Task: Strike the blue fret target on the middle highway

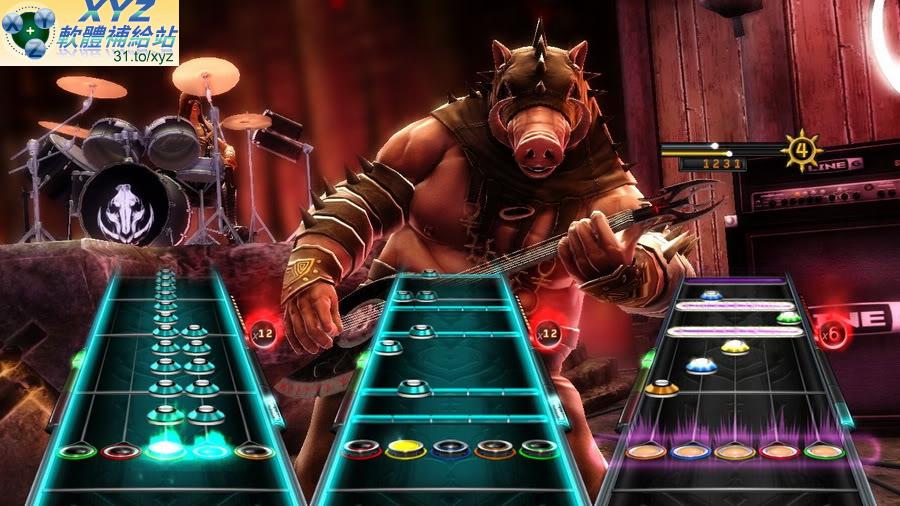Action: click(450, 449)
